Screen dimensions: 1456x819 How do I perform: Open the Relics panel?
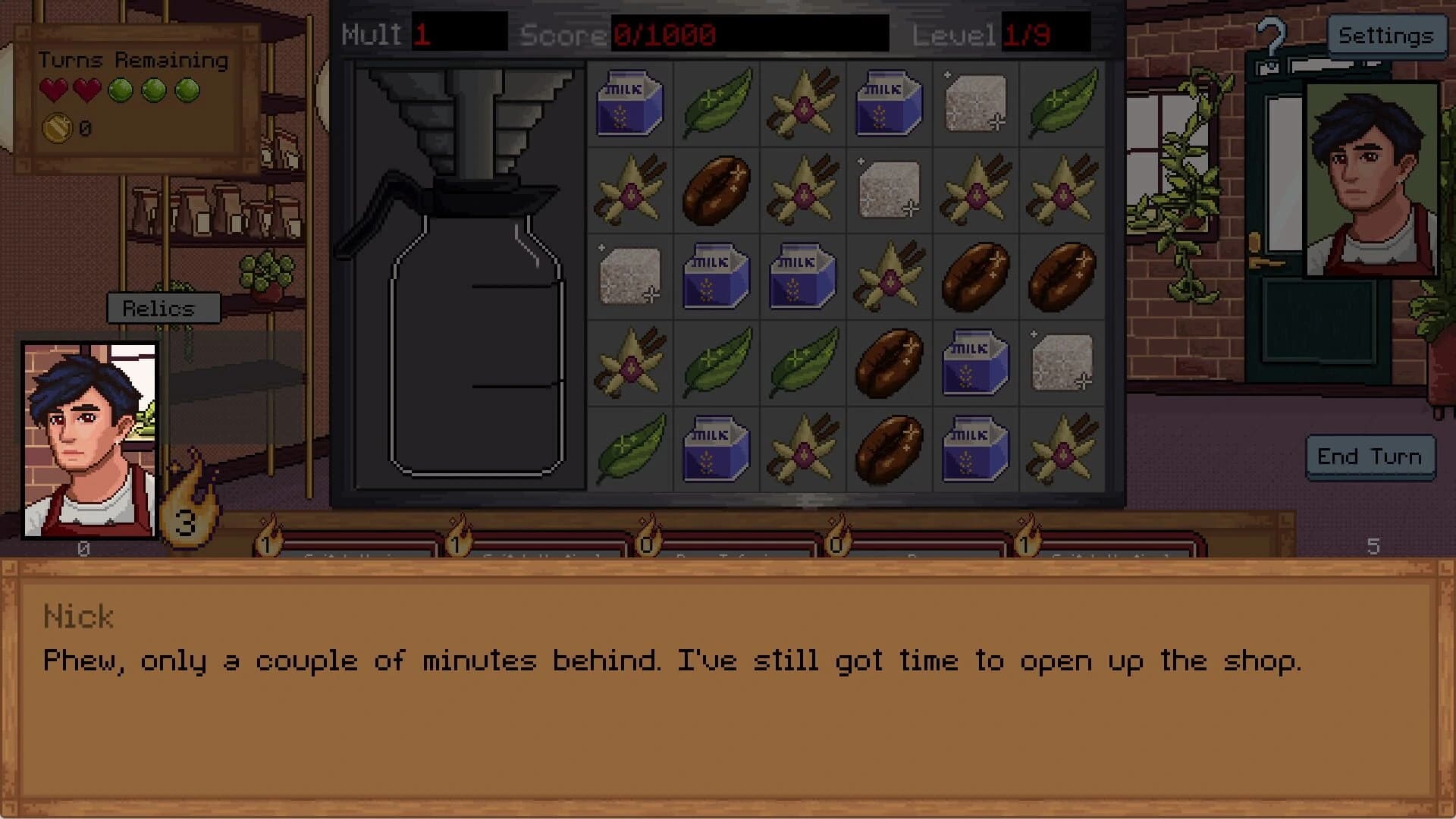click(x=163, y=308)
